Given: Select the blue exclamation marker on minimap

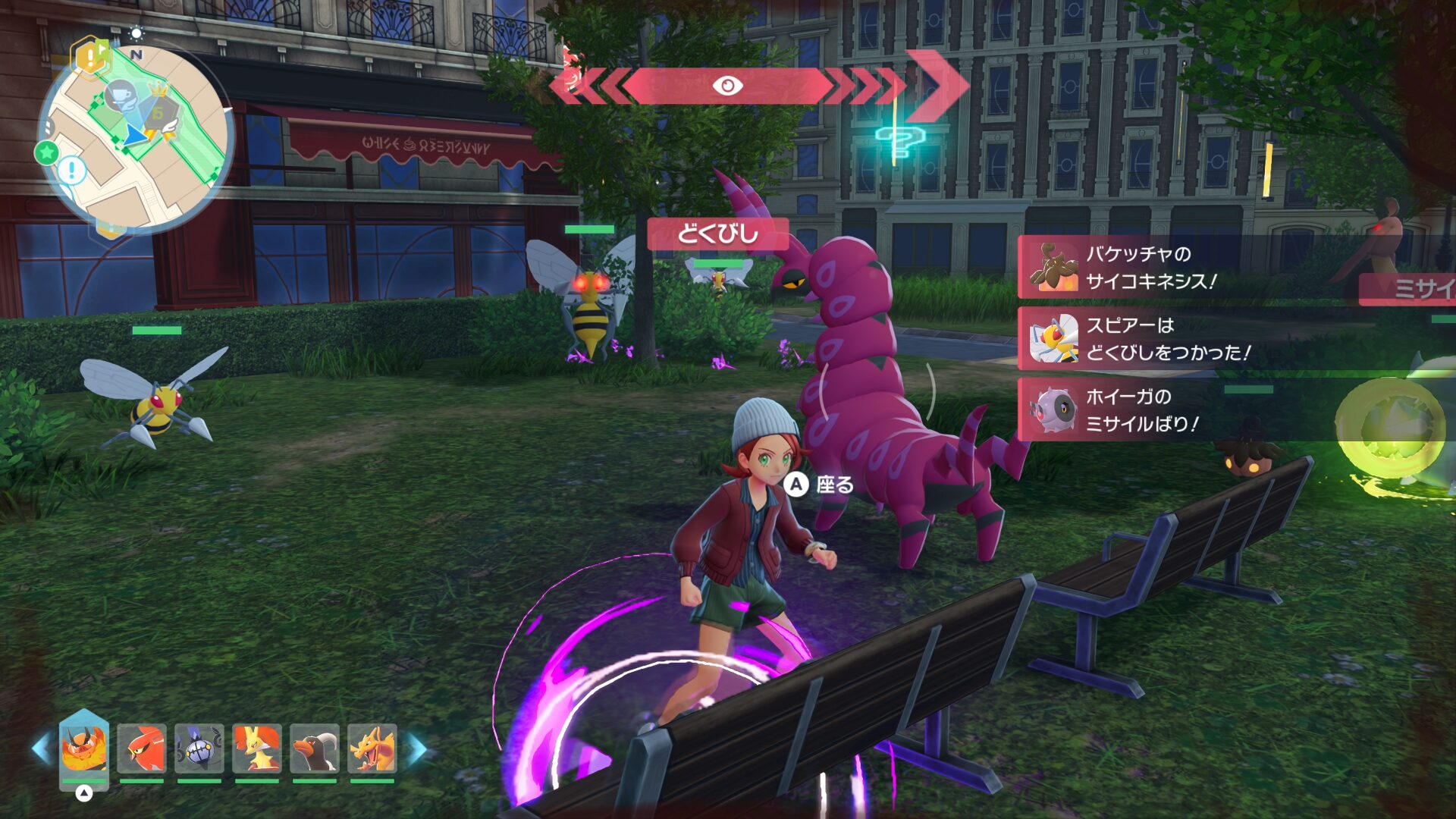Looking at the screenshot, I should click(x=73, y=170).
